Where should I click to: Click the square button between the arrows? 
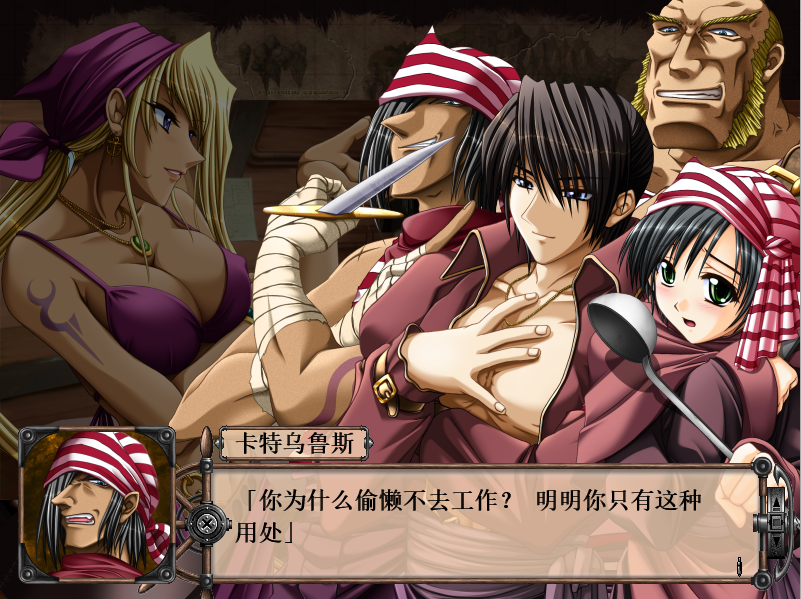coord(777,522)
